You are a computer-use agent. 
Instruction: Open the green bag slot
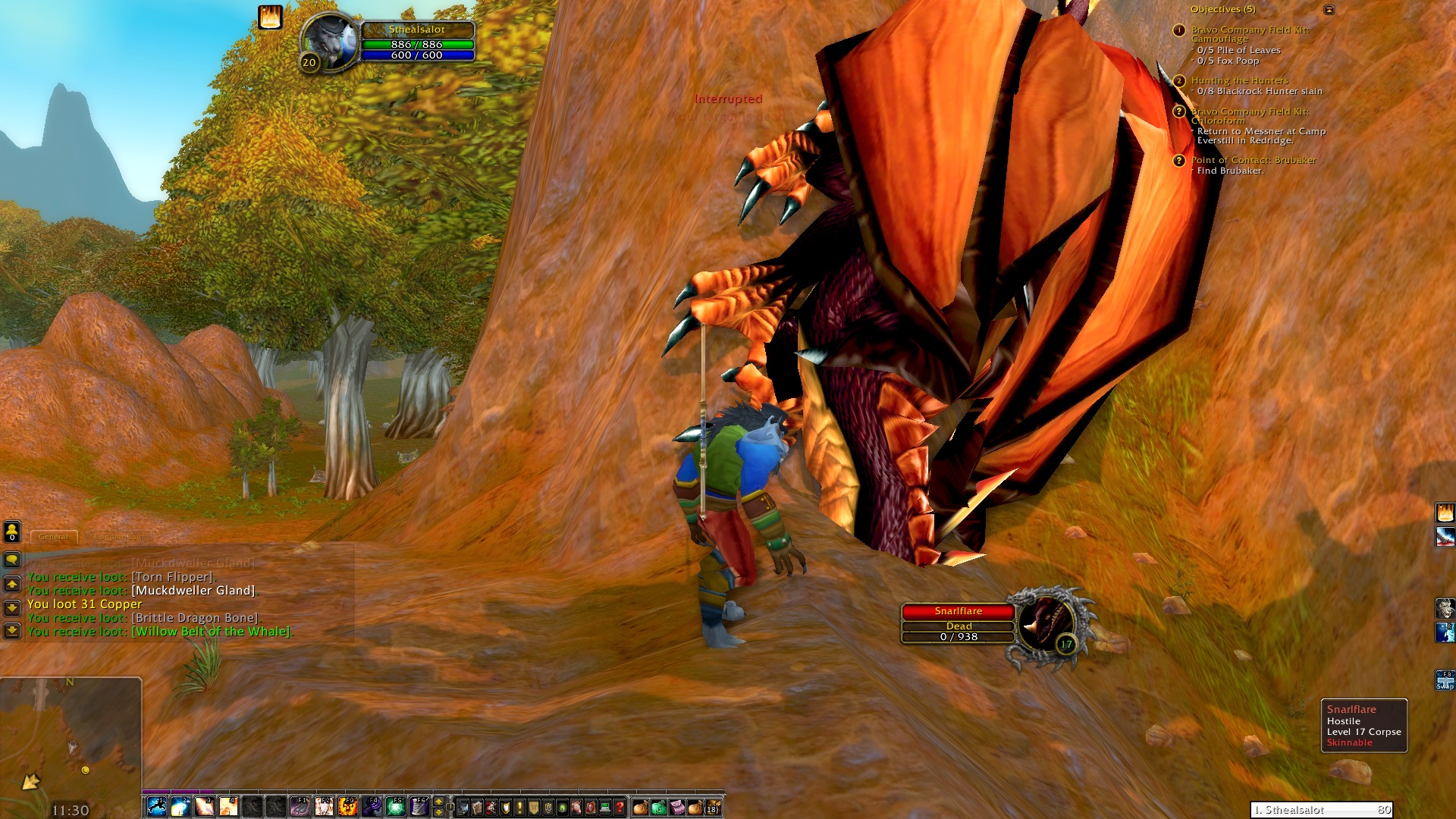(658, 808)
